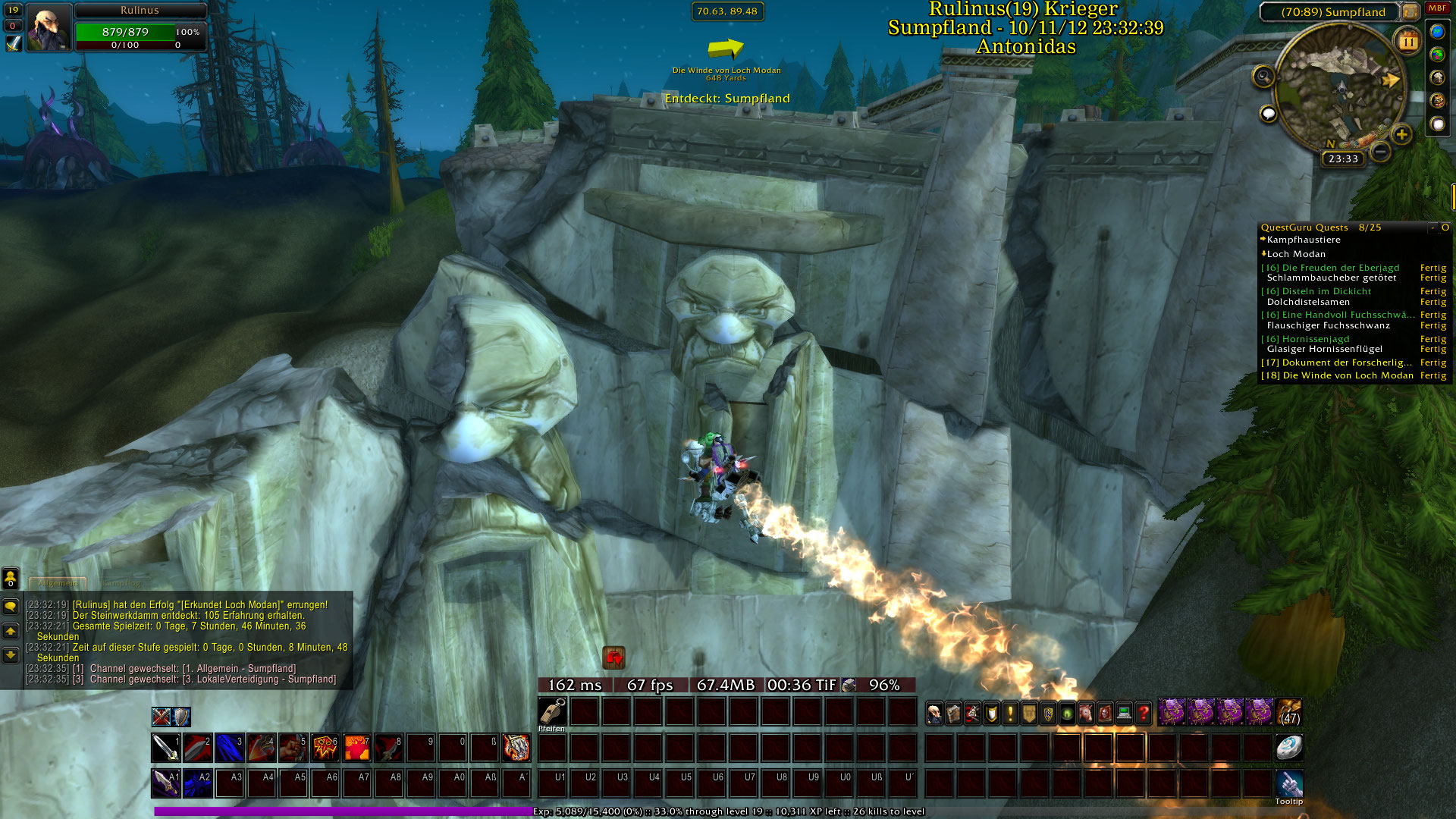This screenshot has width=1456, height=819.
Task: Toggle the MBF minimap button frame
Action: [x=1437, y=8]
